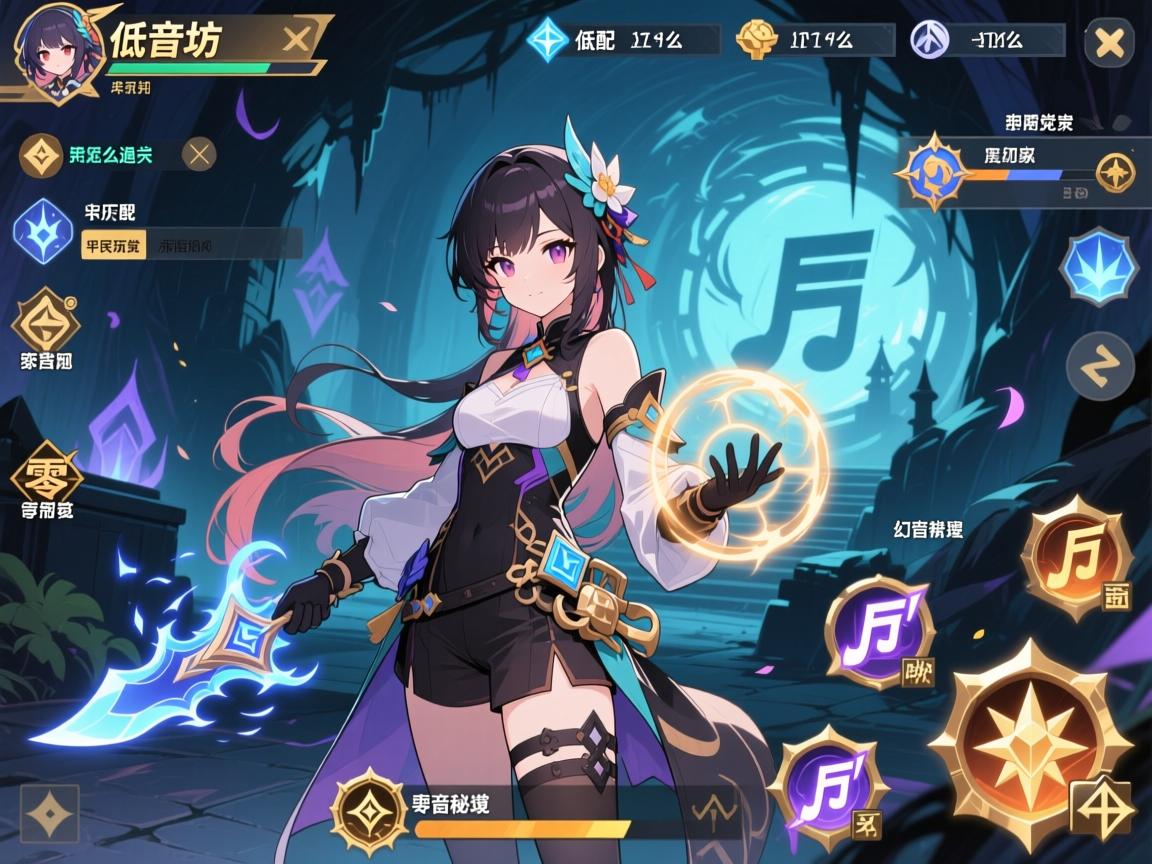The width and height of the screenshot is (1152, 864).
Task: Choose the highlighted yellow tab label
Action: point(112,245)
